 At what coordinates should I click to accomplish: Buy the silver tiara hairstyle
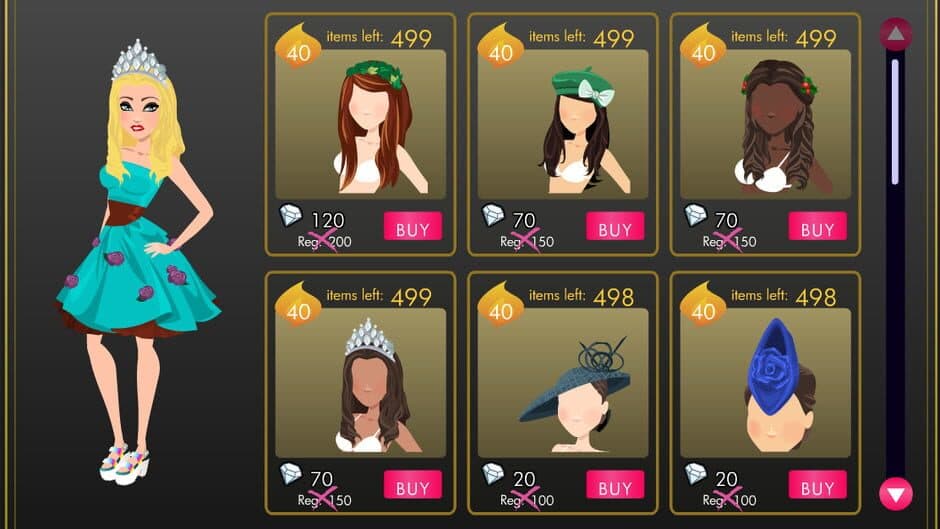click(412, 487)
